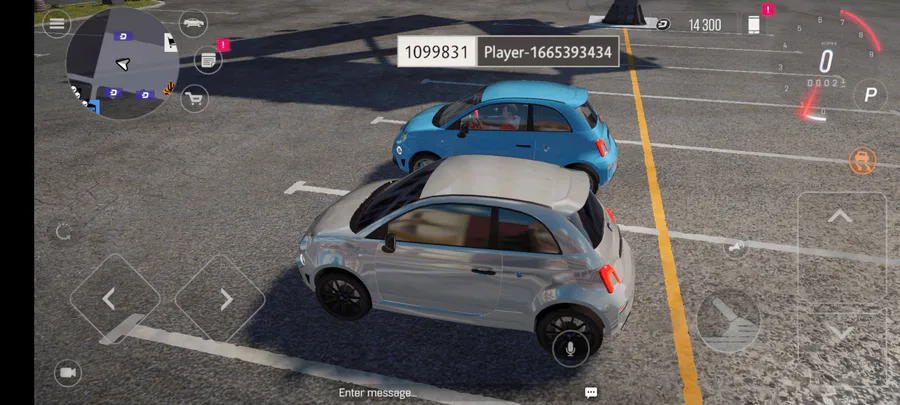Screen dimensions: 900x405
Task: Apply the brake pedal button
Action: coord(729,322)
